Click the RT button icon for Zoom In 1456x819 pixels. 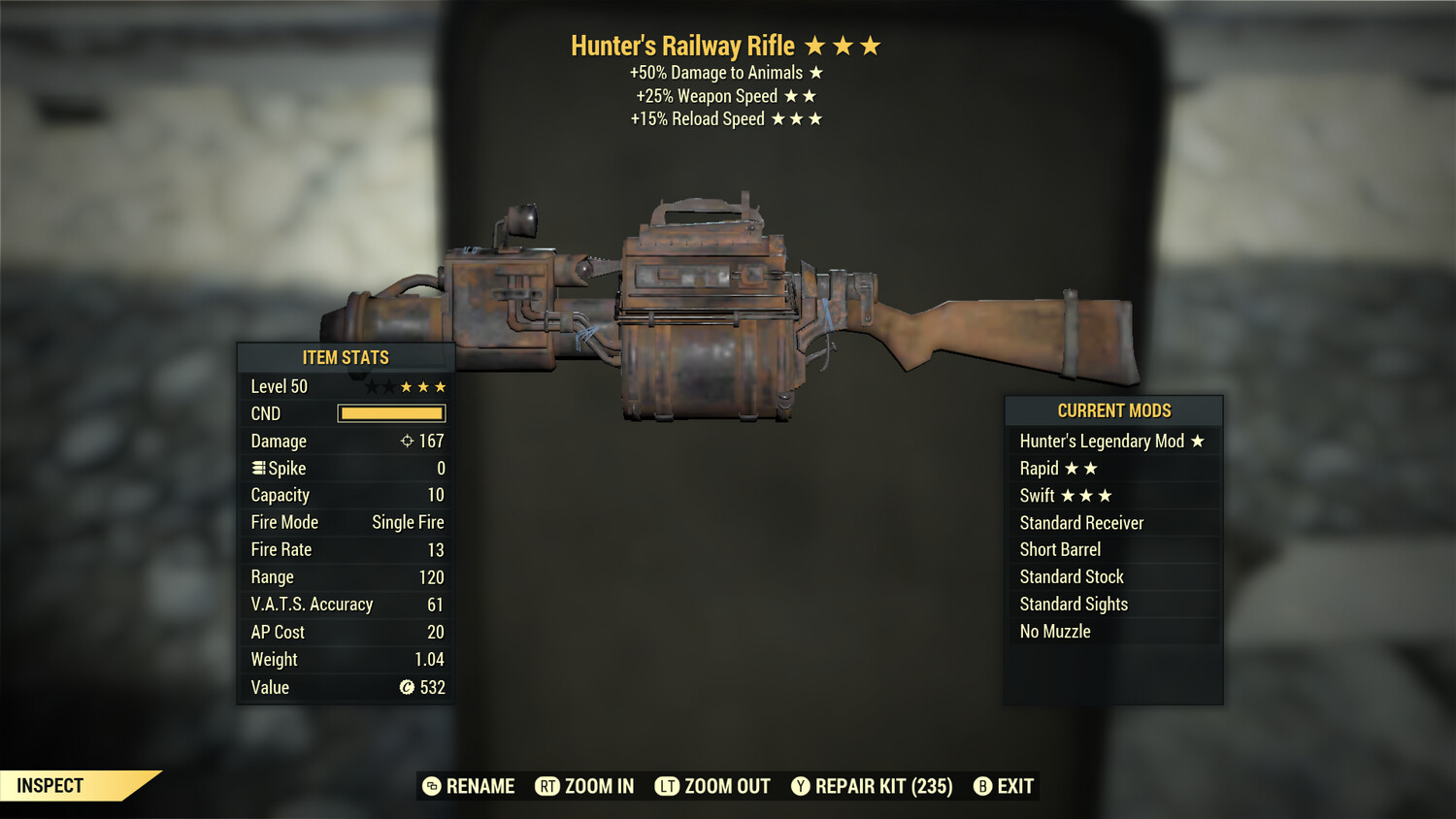coord(549,786)
